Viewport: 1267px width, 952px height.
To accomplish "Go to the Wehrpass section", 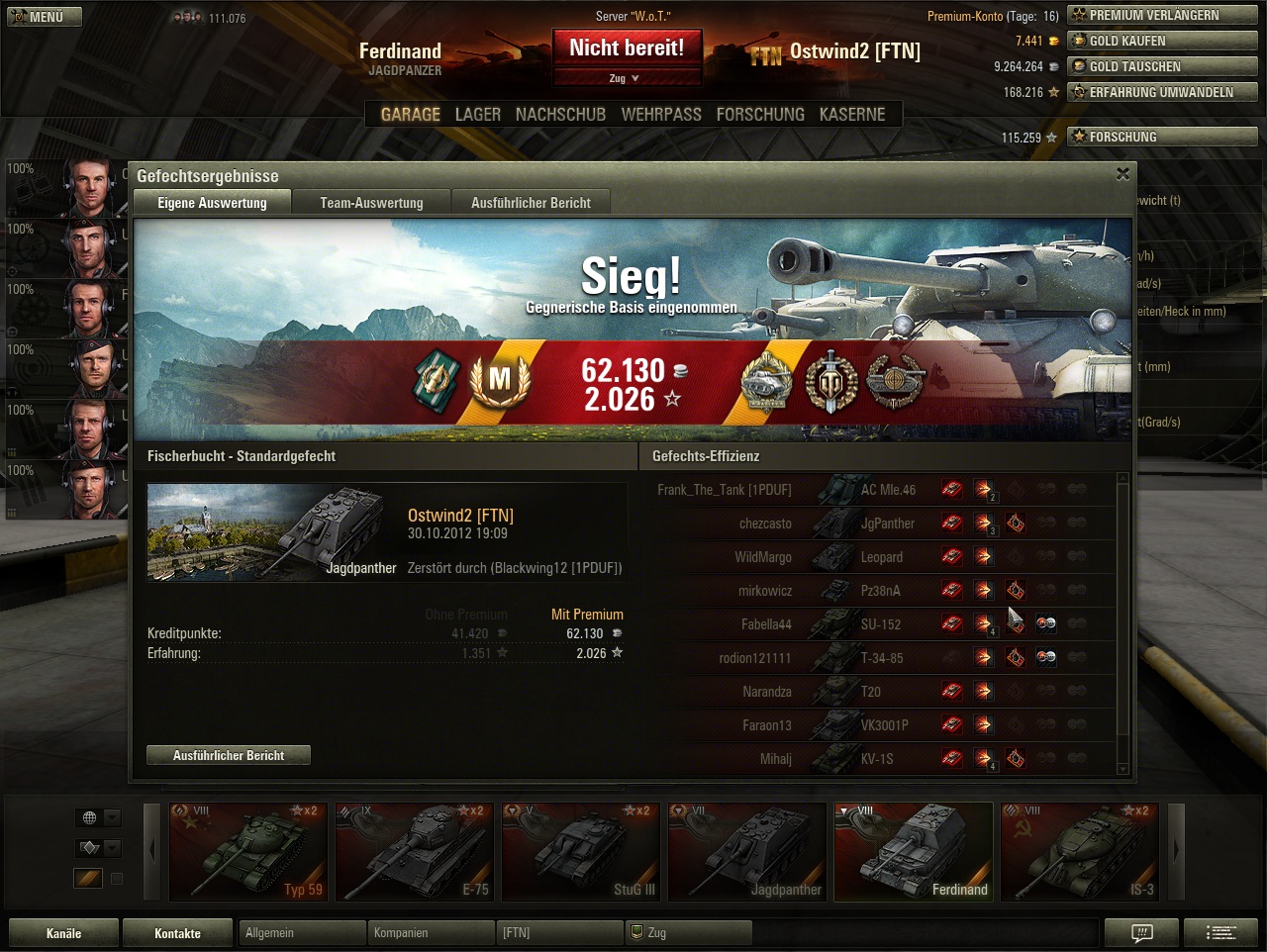I will tap(661, 115).
